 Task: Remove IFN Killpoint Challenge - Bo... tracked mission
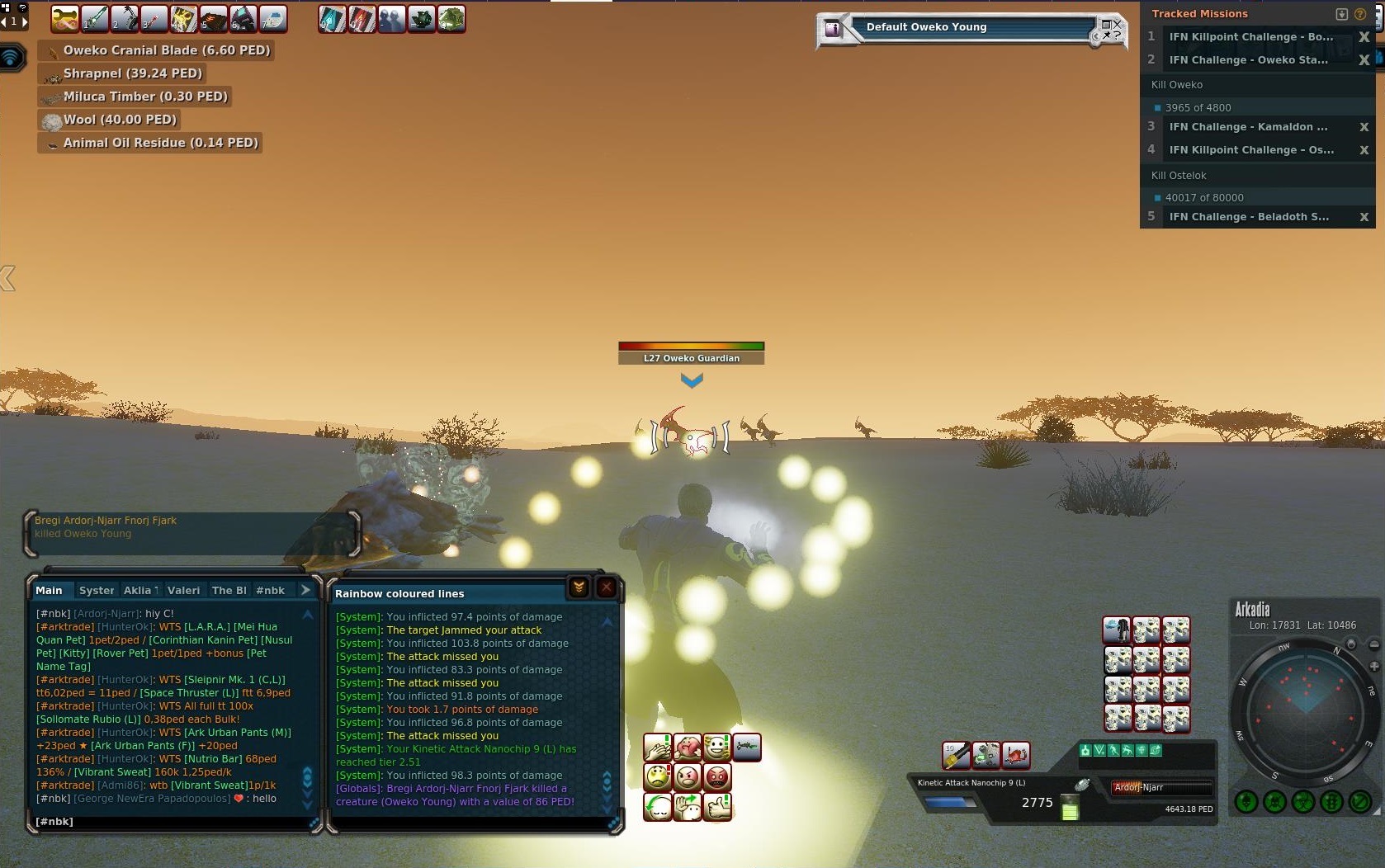coord(1364,37)
